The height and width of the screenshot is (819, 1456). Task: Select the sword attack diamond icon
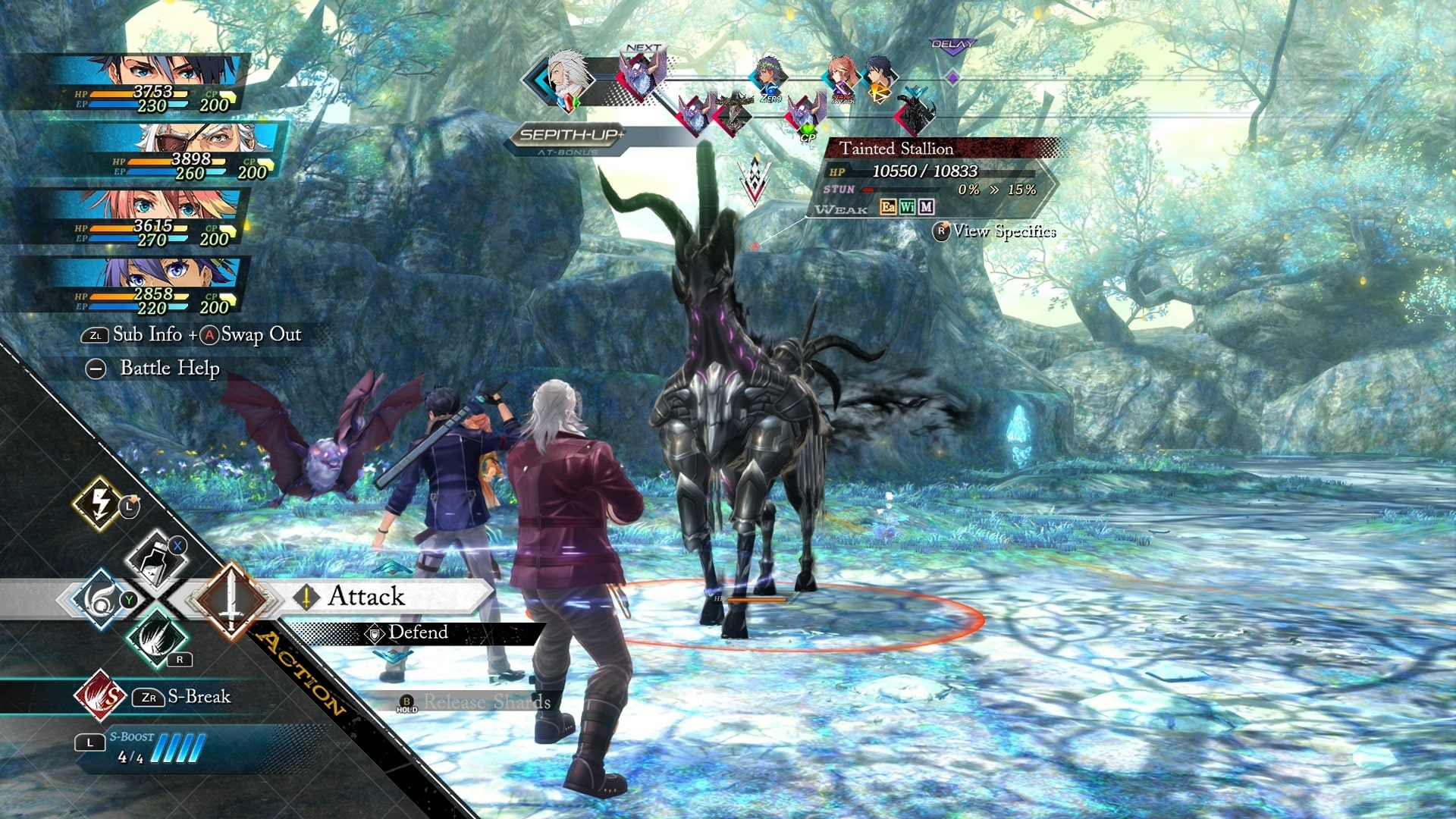click(231, 600)
